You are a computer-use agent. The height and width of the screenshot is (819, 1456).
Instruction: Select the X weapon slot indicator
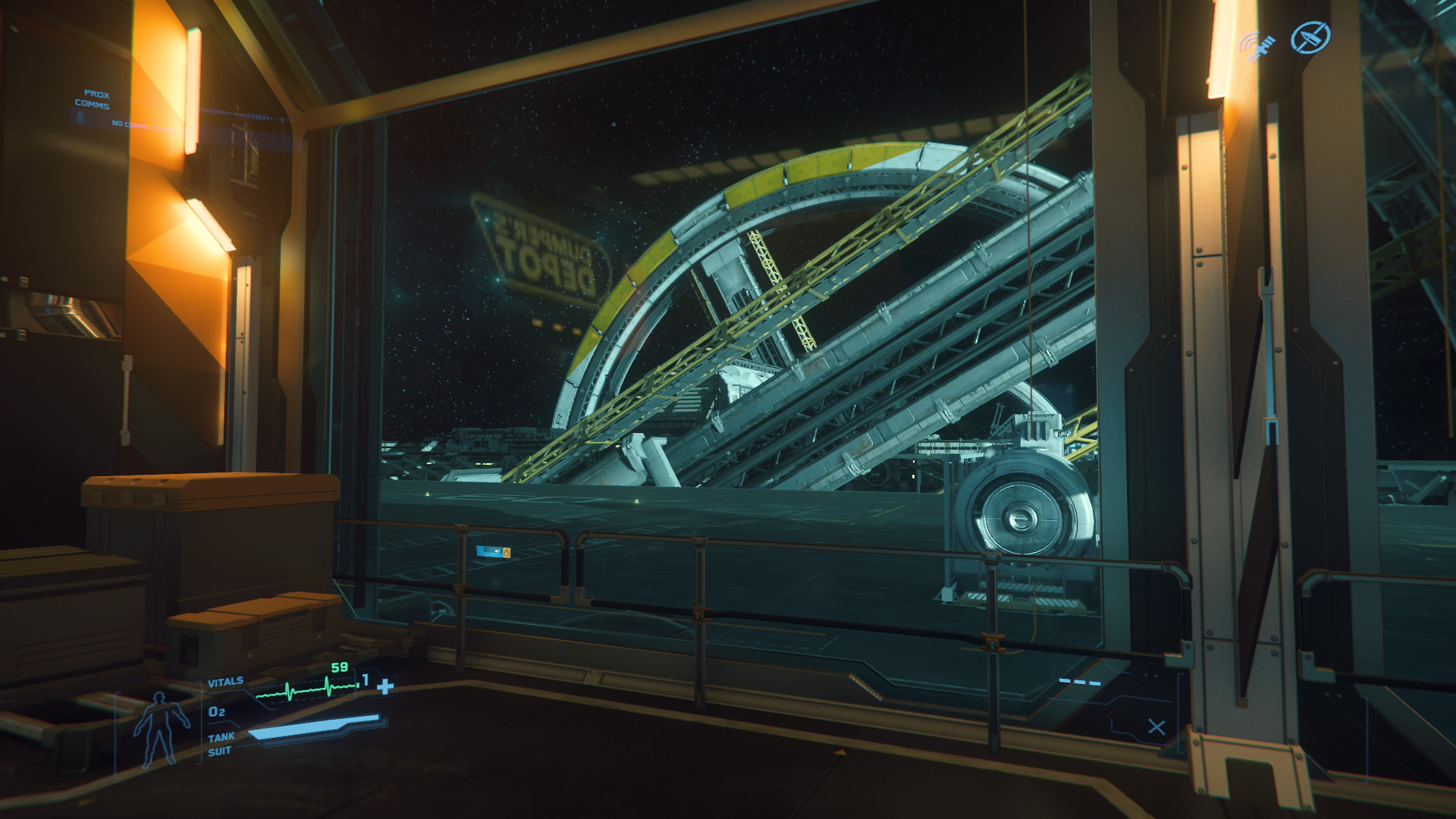1156,727
